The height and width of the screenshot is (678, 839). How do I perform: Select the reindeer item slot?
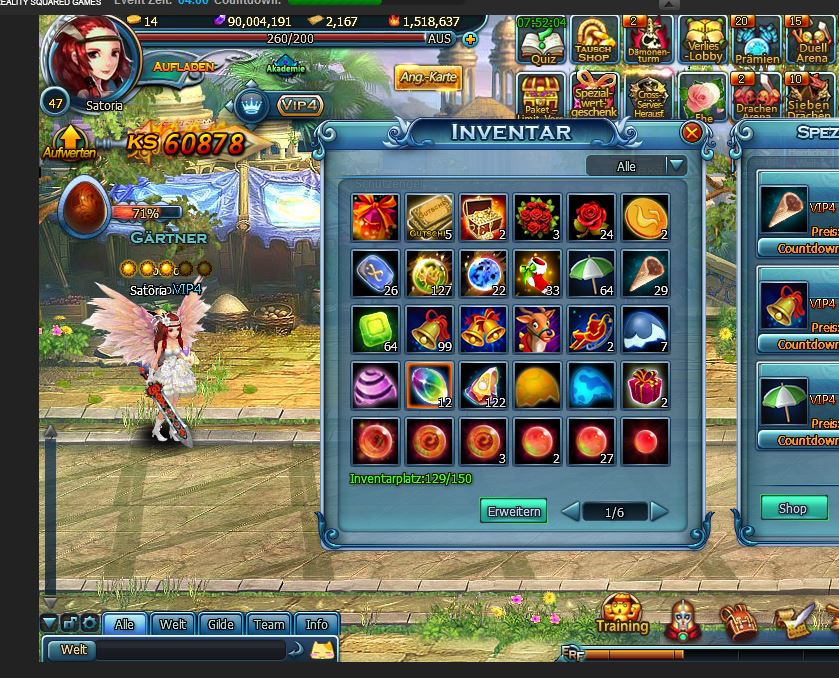537,330
